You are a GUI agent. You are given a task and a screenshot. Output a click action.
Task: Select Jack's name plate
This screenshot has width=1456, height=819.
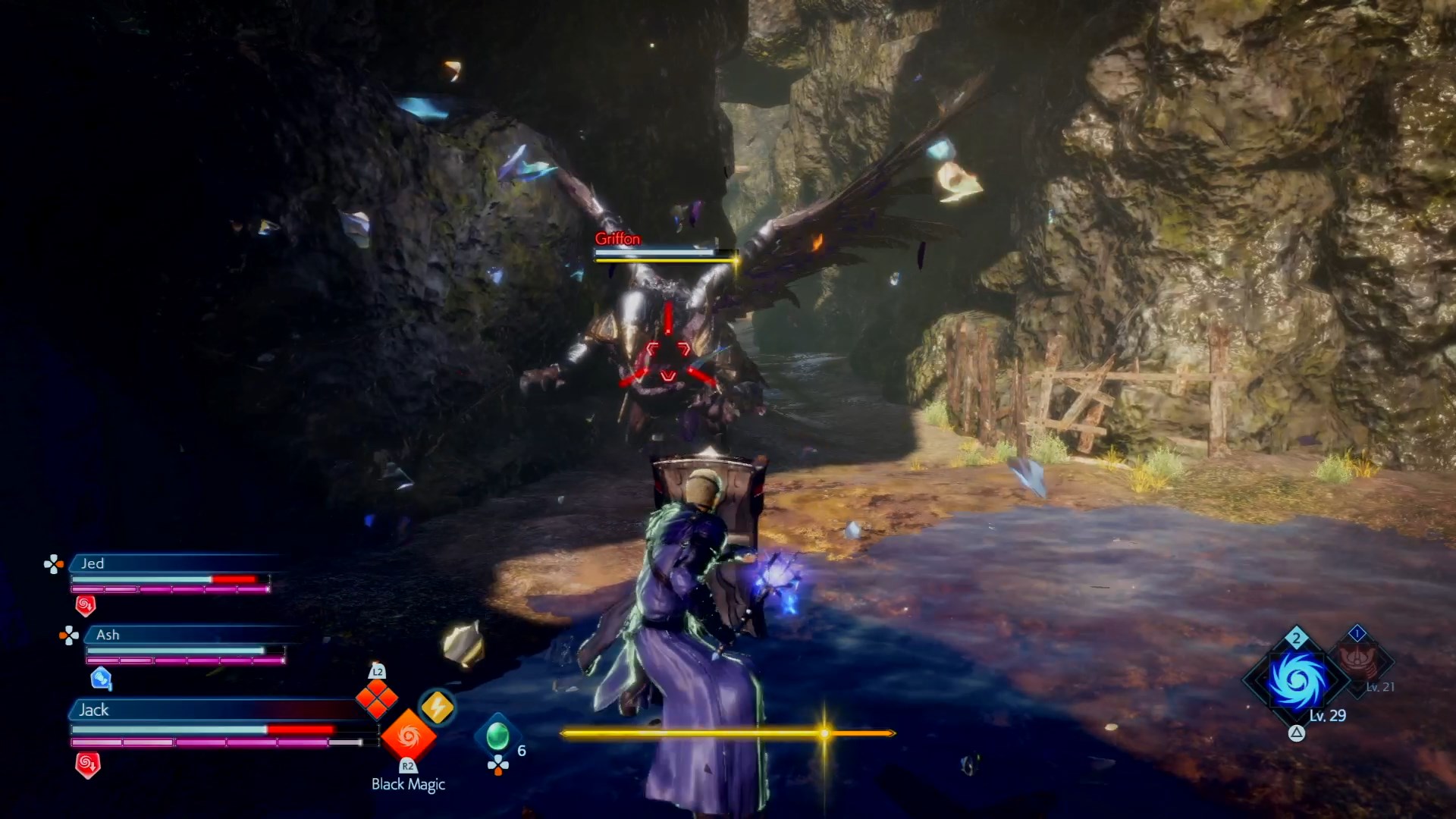94,710
